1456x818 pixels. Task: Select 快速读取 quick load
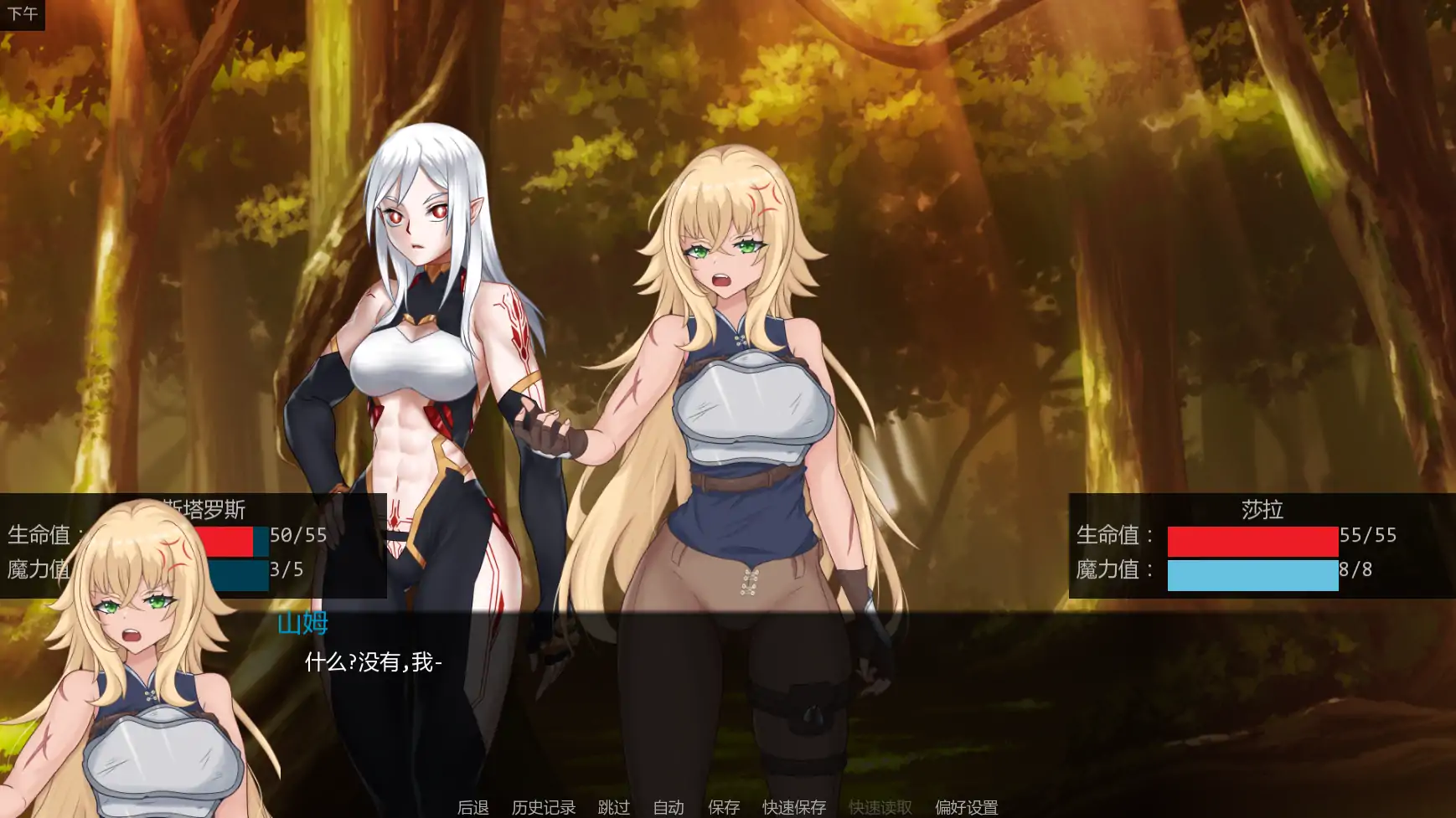point(879,807)
